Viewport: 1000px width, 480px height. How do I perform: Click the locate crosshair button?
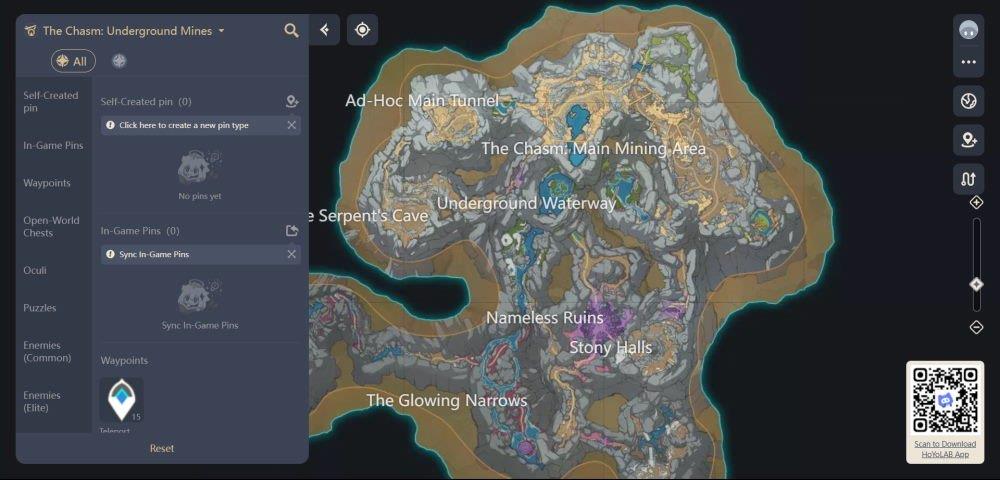[x=362, y=30]
